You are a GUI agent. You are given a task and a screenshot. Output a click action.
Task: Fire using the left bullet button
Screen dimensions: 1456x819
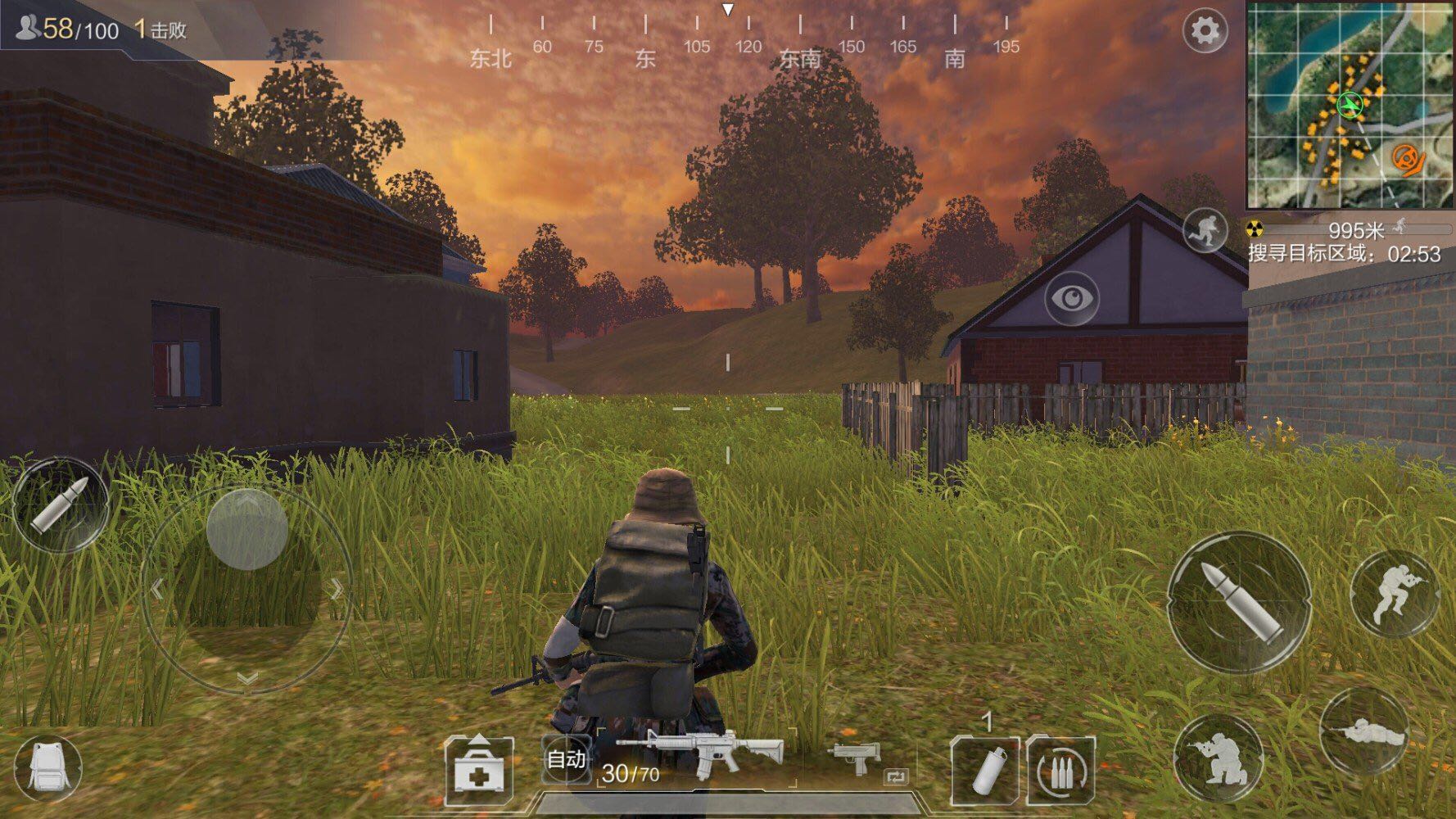[x=59, y=502]
